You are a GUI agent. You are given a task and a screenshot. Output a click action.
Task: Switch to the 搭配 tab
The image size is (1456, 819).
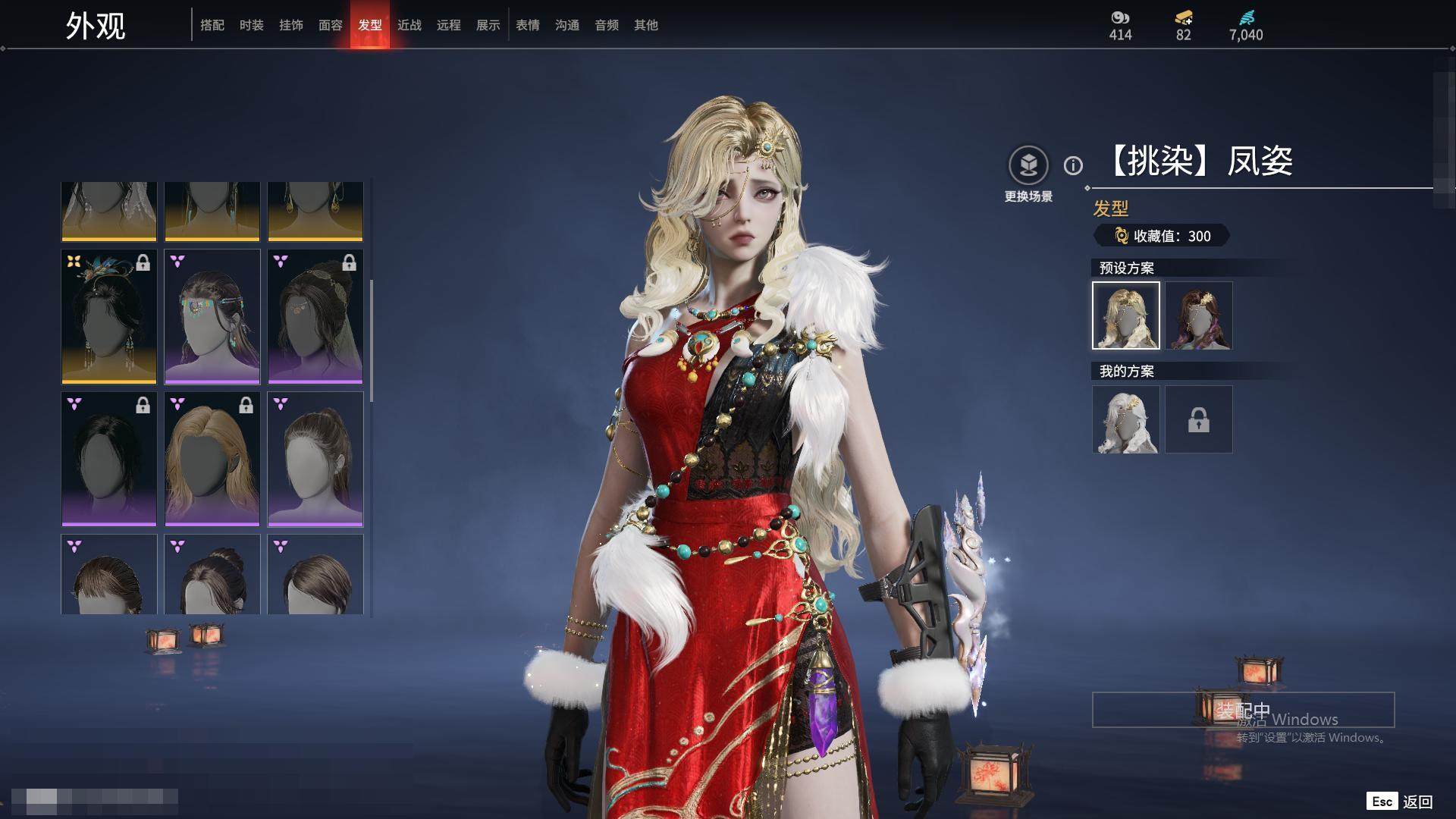coord(212,25)
